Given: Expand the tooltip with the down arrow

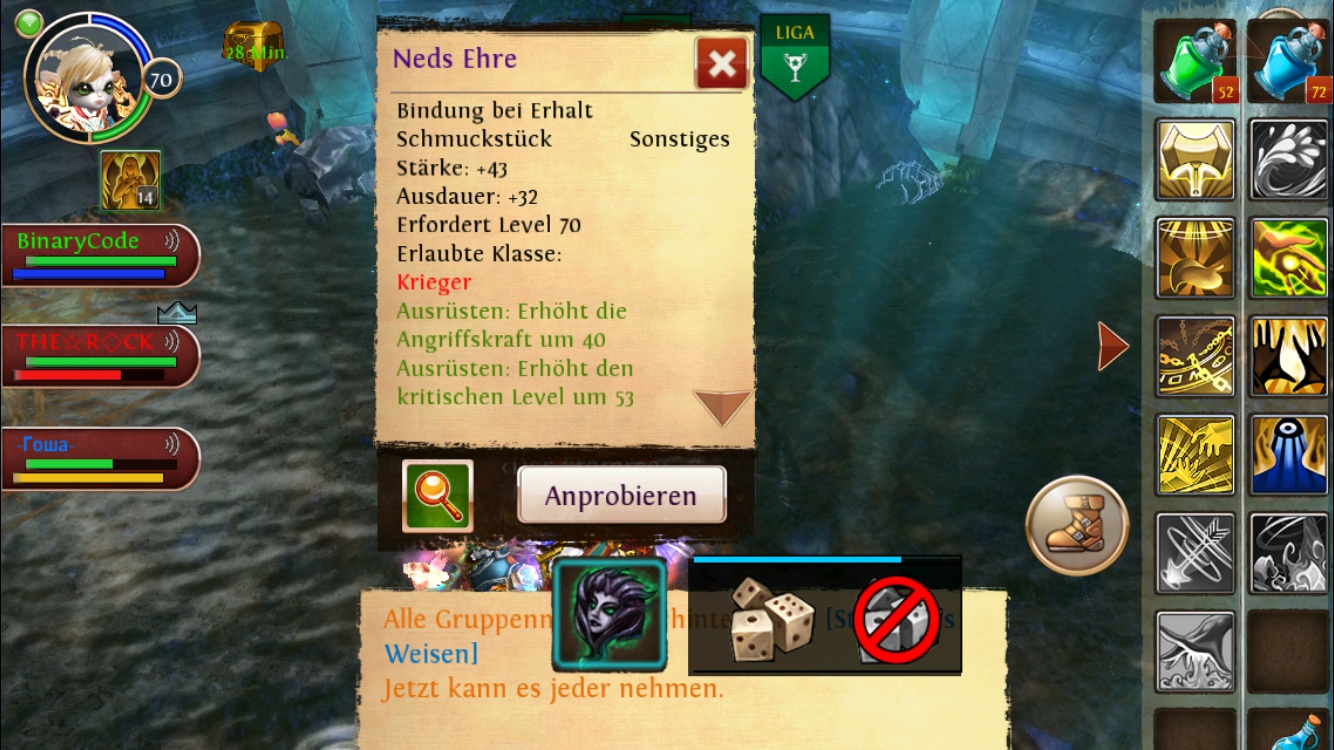Looking at the screenshot, I should tap(721, 406).
